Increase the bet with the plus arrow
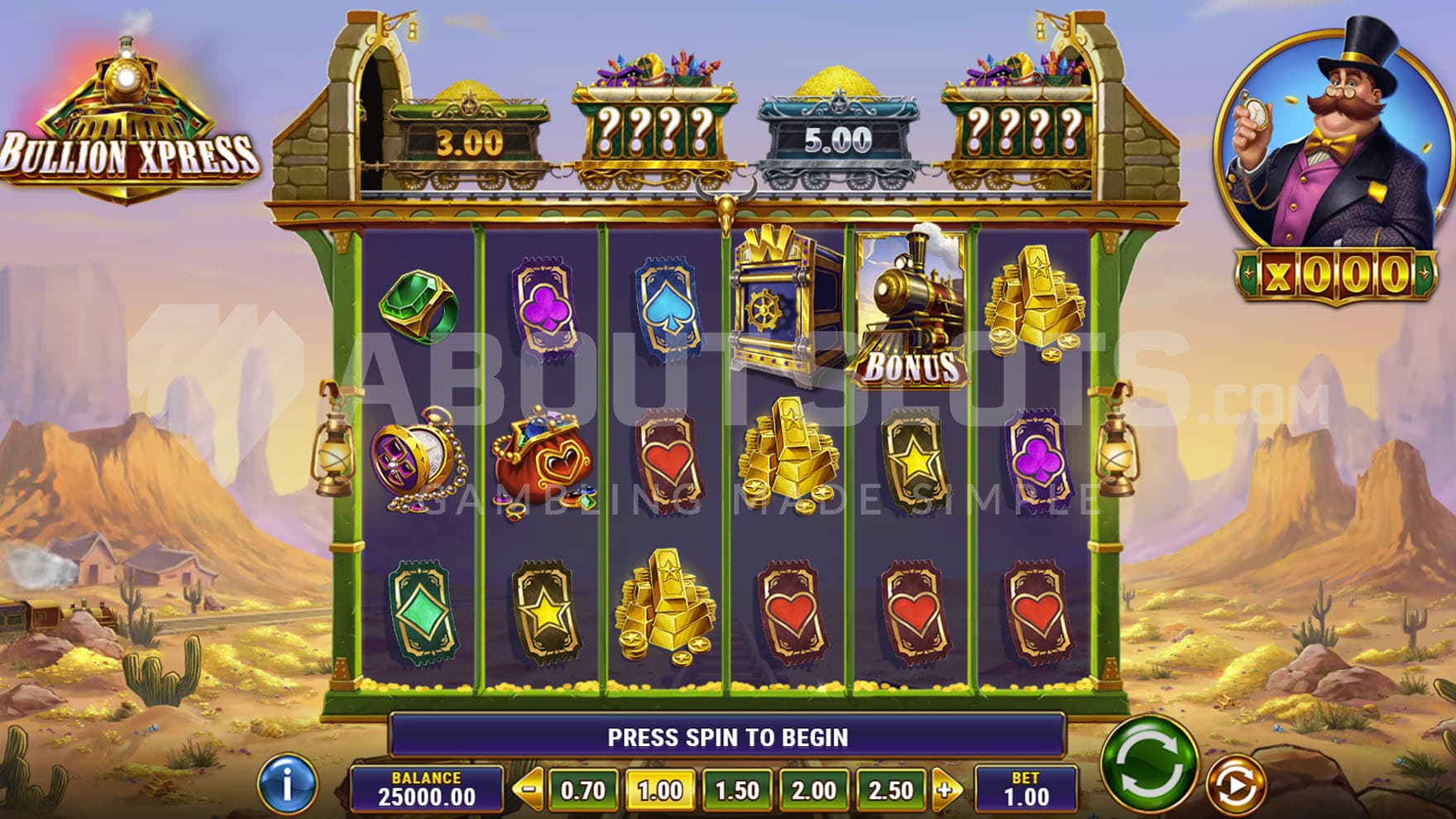Screen dimensions: 1456x819 [x=946, y=789]
